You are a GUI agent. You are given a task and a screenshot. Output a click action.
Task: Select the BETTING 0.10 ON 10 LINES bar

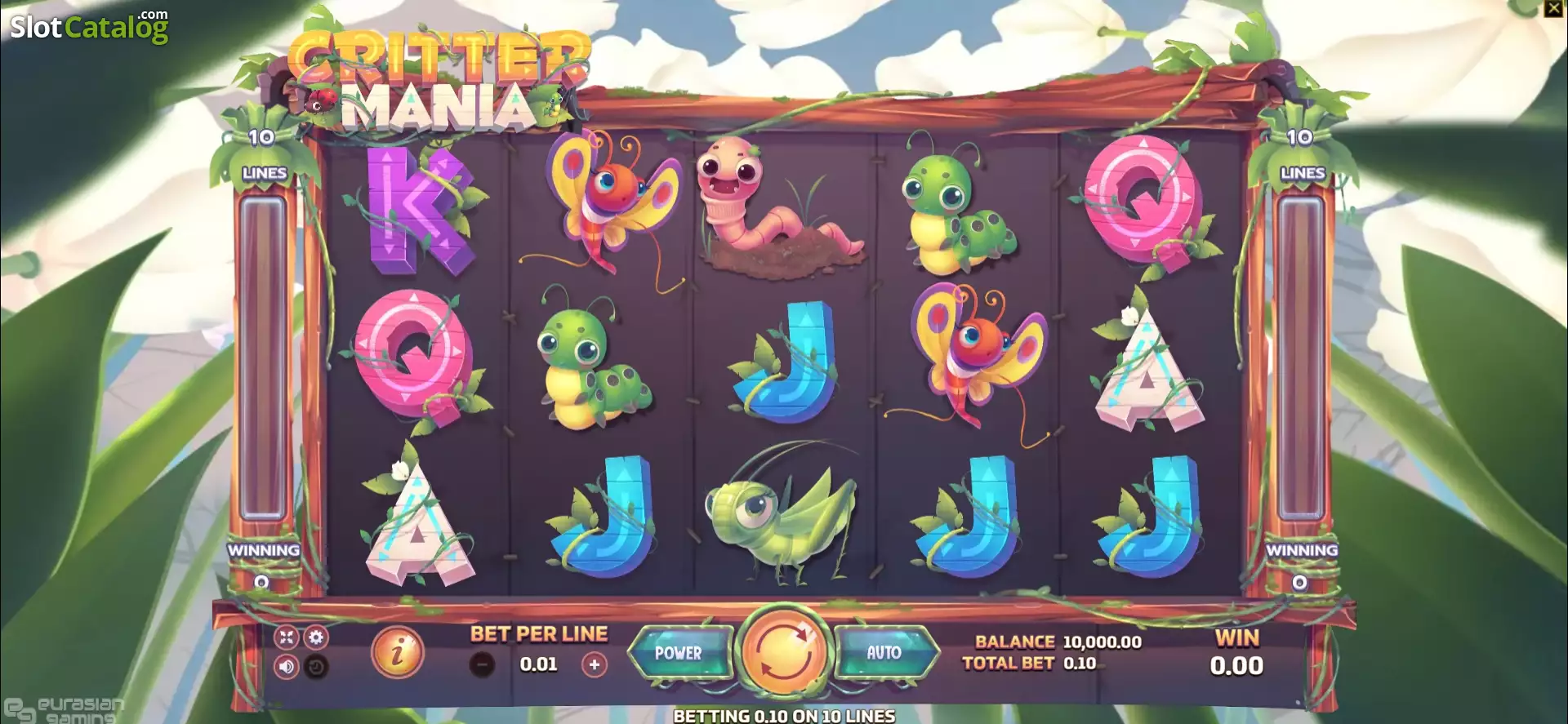[x=784, y=716]
